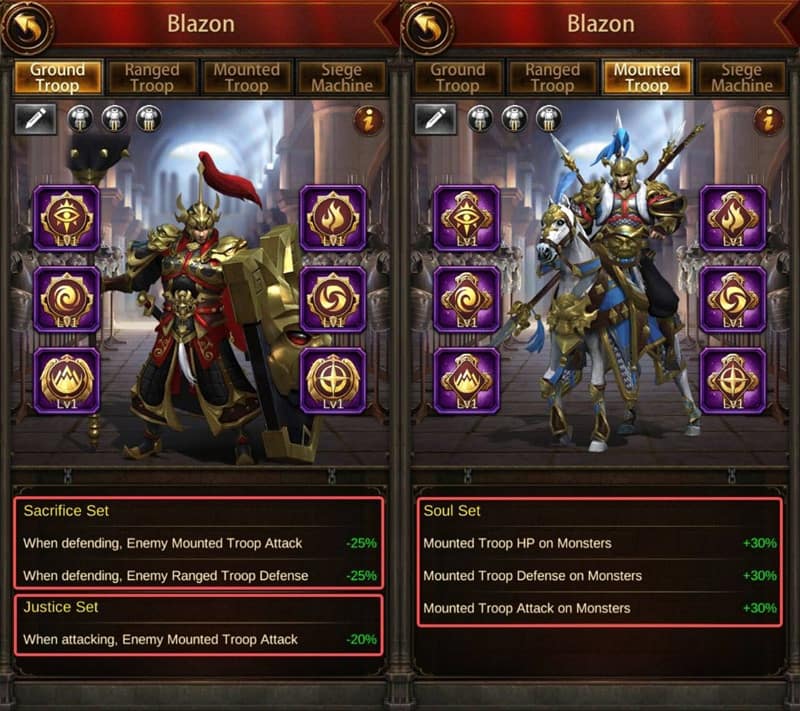This screenshot has height=711, width=800.
Task: Open Ranged Troop tab above the foot warrior
Action: [x=151, y=77]
